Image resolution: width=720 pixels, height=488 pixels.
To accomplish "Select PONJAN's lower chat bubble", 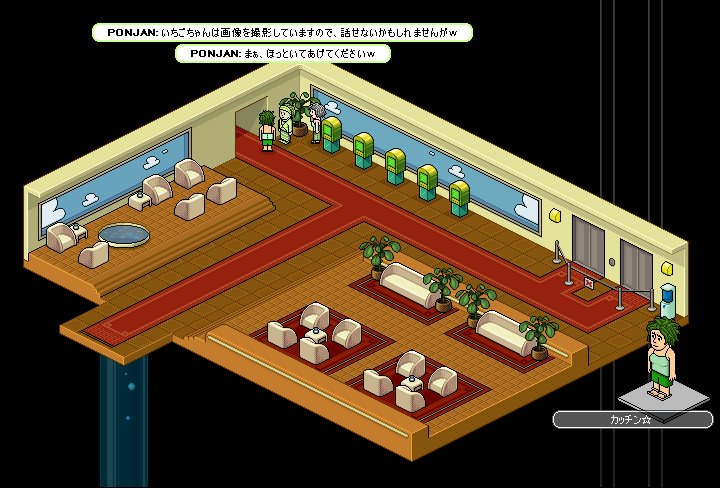I will click(x=282, y=54).
